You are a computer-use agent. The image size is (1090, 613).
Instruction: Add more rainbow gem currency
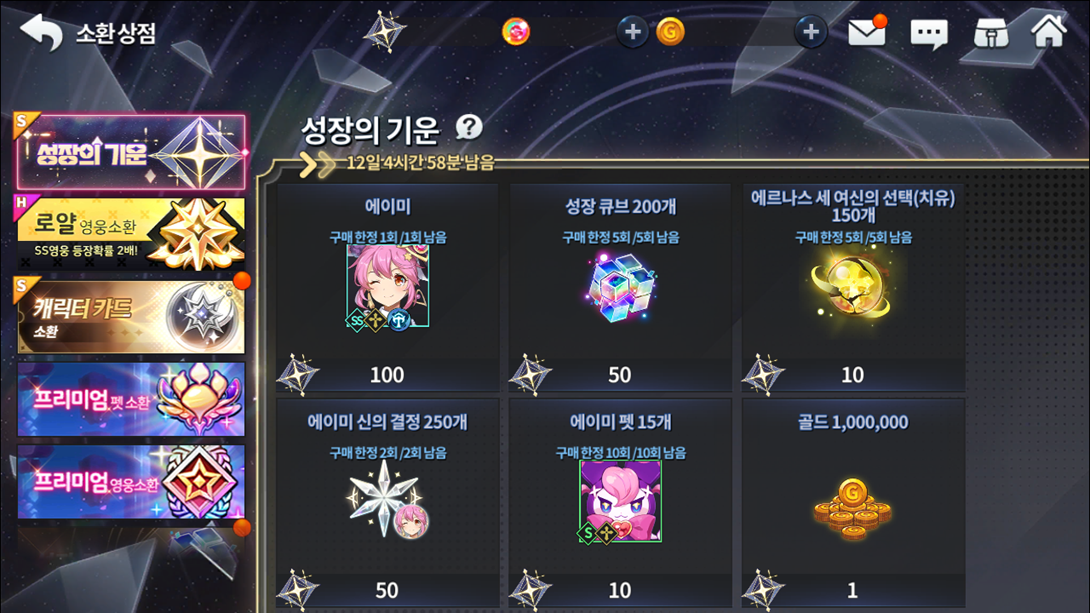(632, 32)
